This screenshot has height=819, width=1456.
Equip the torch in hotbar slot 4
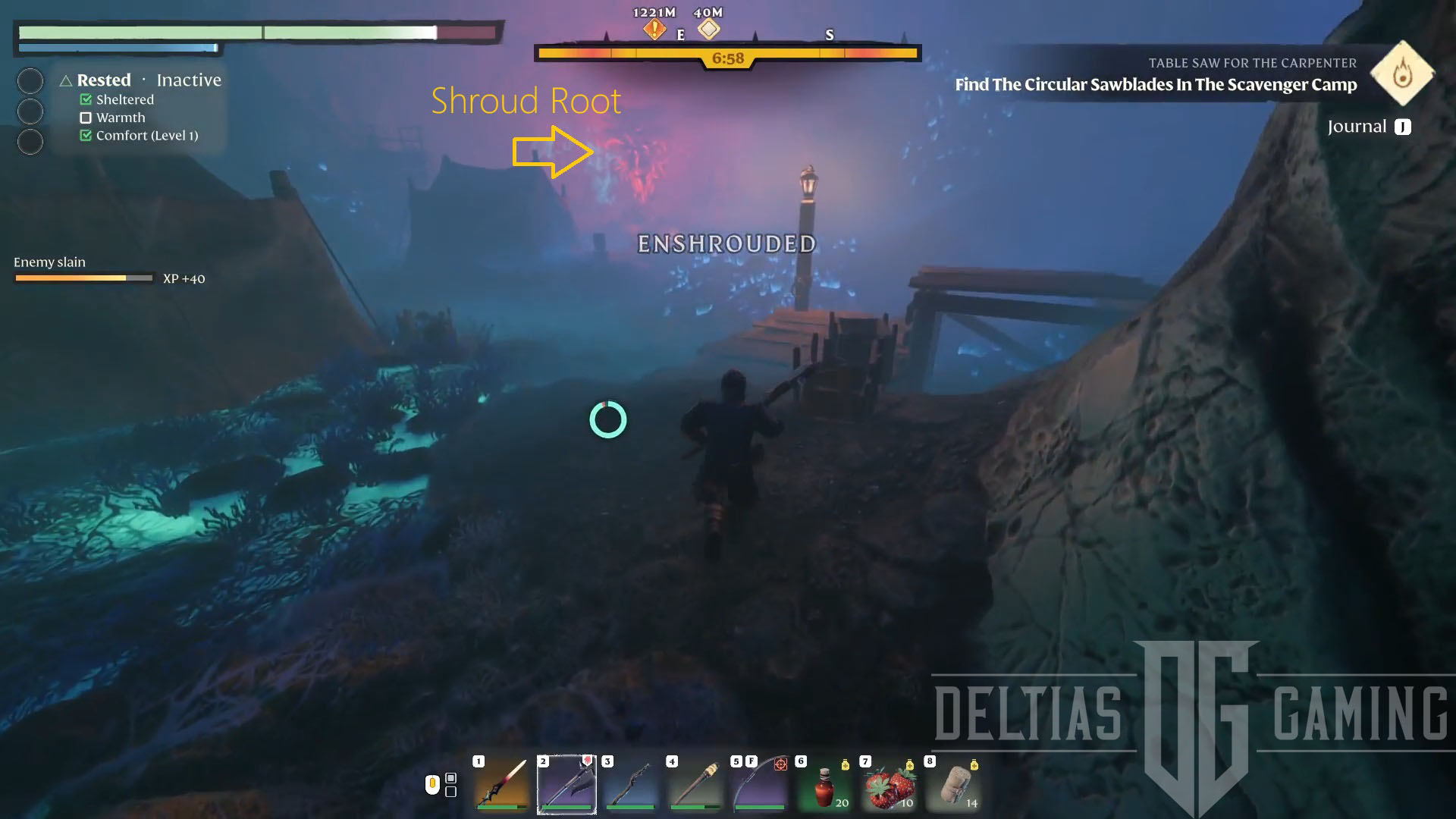tap(695, 785)
